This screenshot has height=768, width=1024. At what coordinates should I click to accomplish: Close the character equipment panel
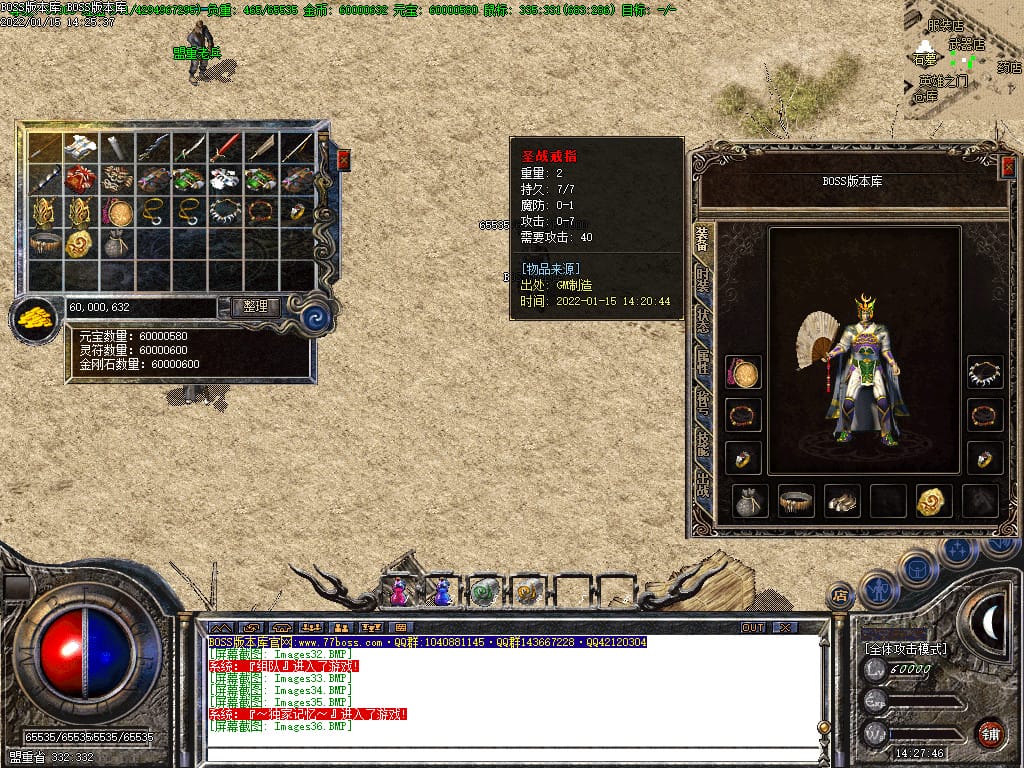coord(1007,167)
